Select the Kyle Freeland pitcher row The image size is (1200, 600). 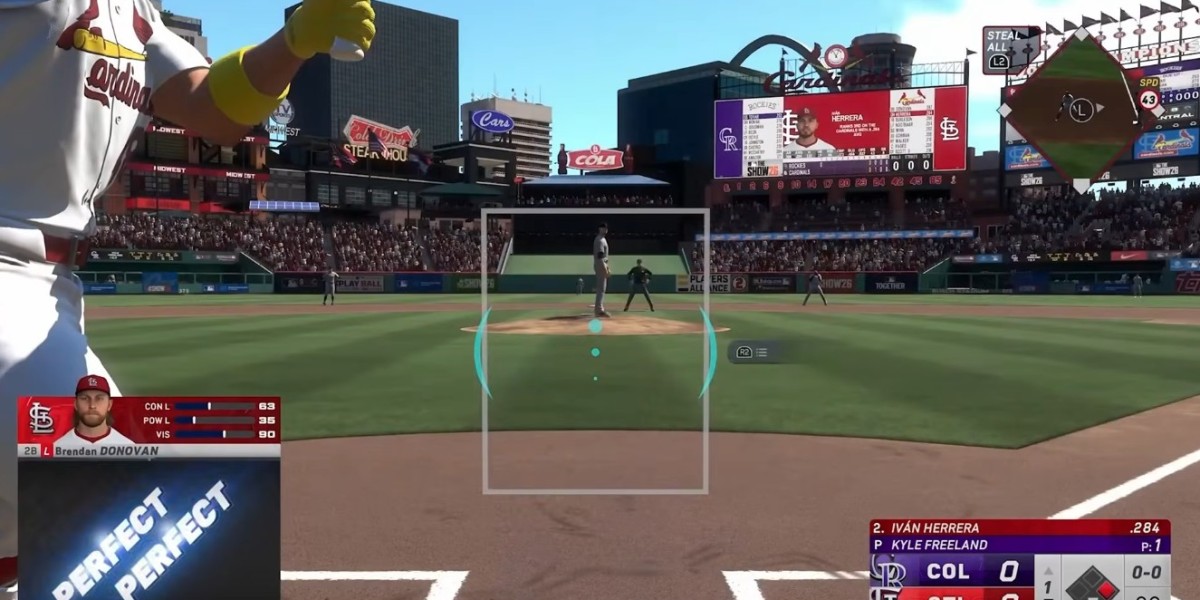[x=1018, y=545]
